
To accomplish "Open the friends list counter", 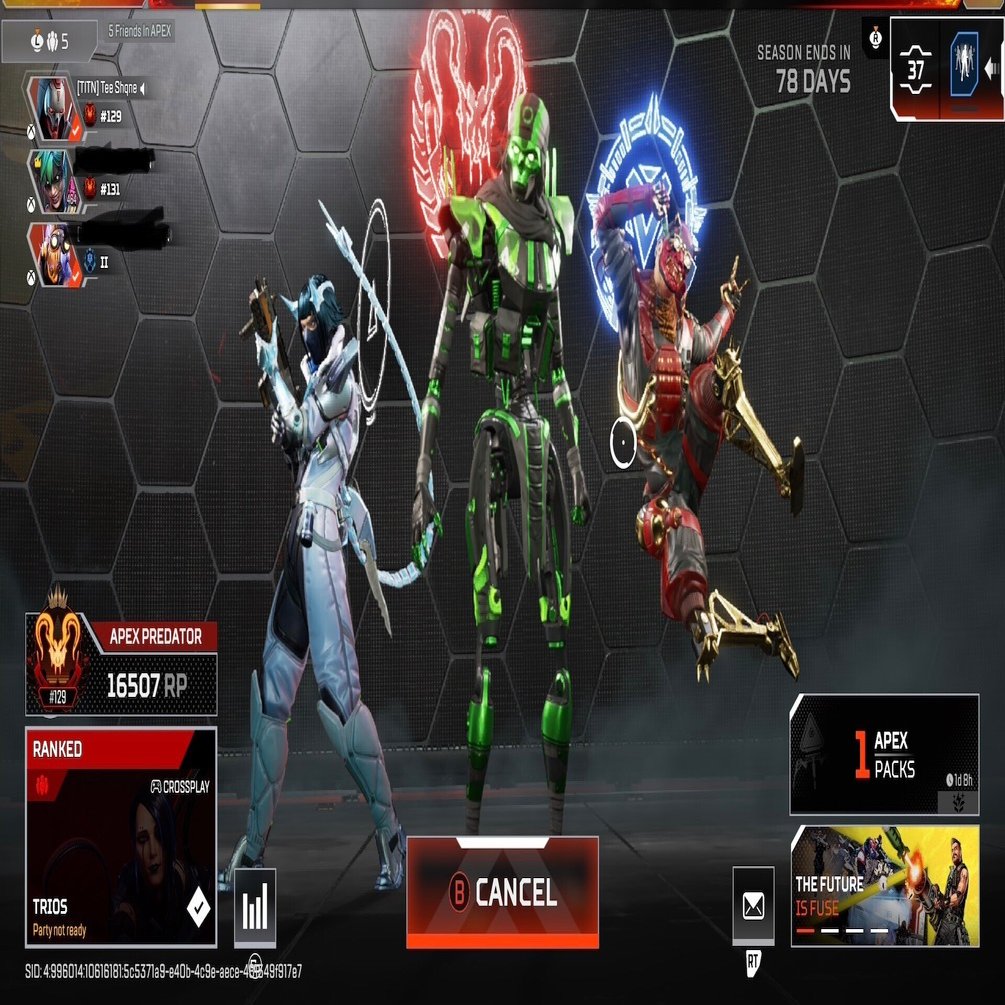I will [x=50, y=41].
